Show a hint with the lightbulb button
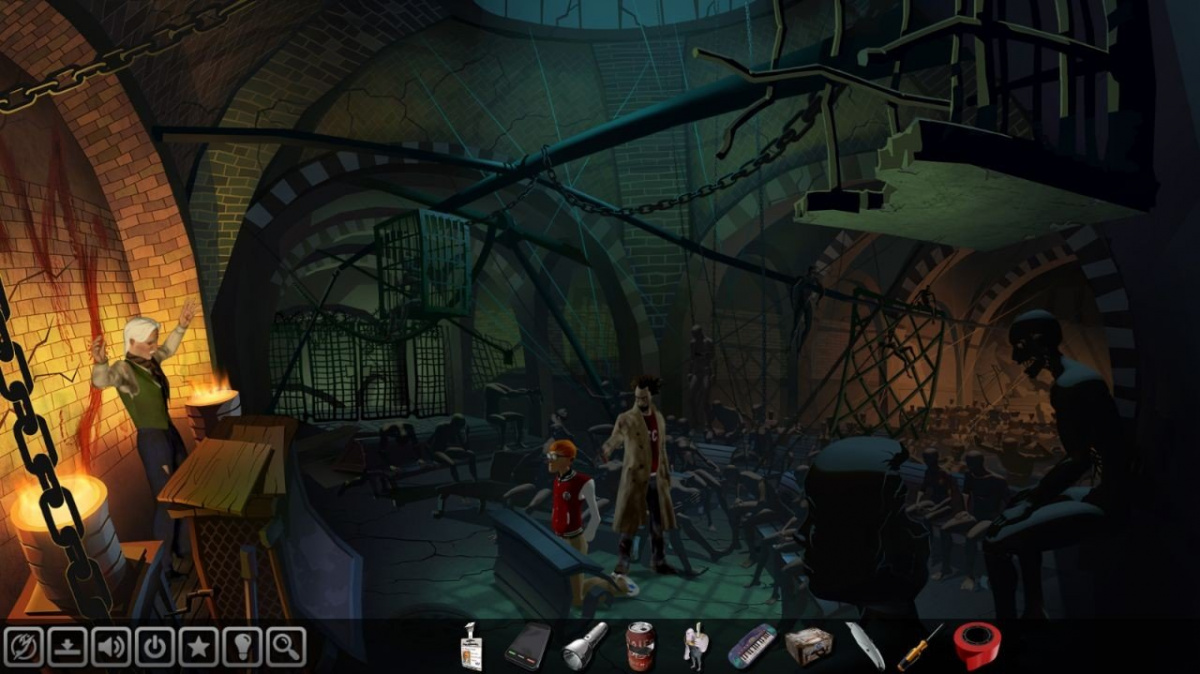This screenshot has height=674, width=1200. (241, 646)
